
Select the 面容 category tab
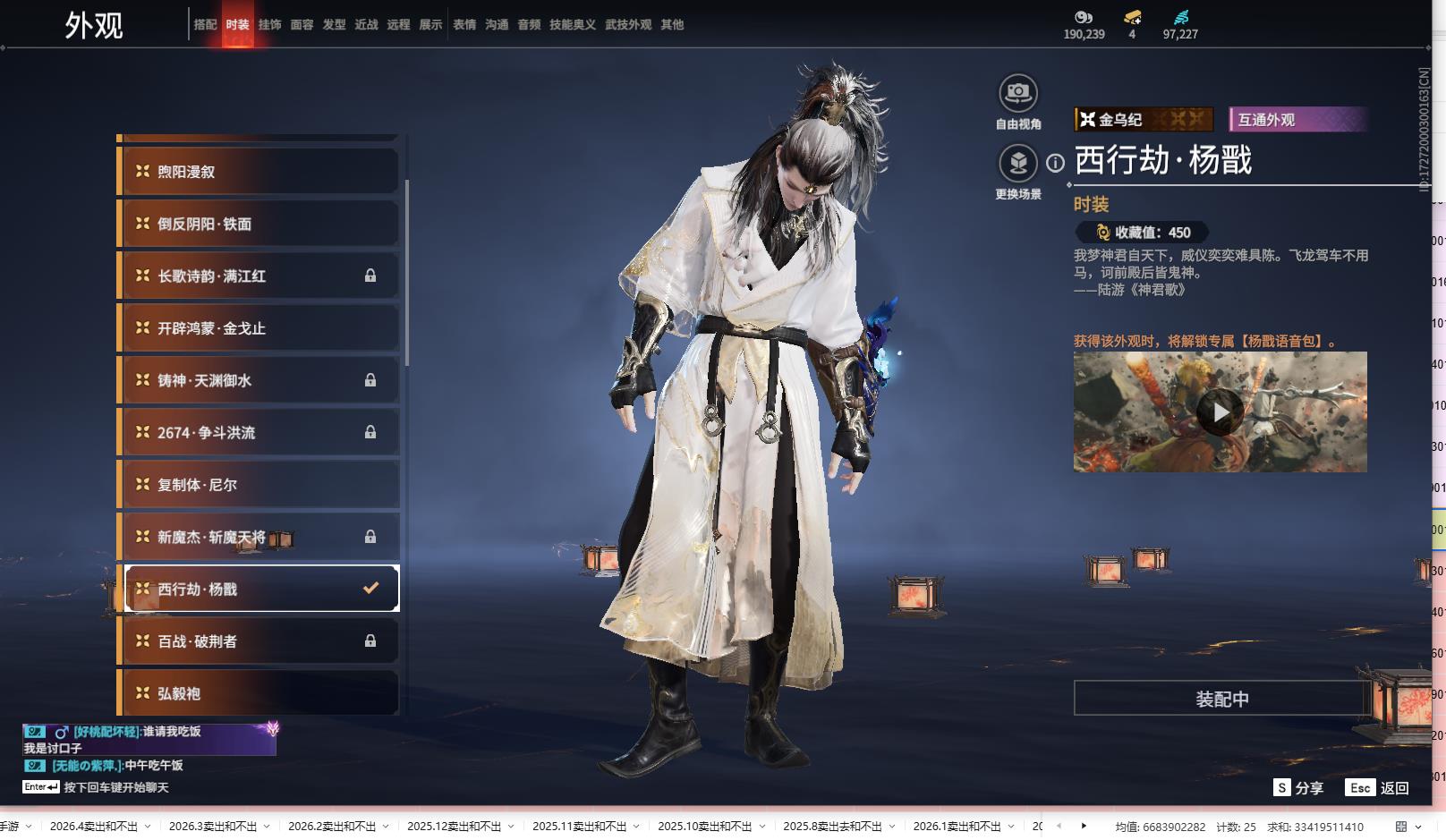[302, 25]
